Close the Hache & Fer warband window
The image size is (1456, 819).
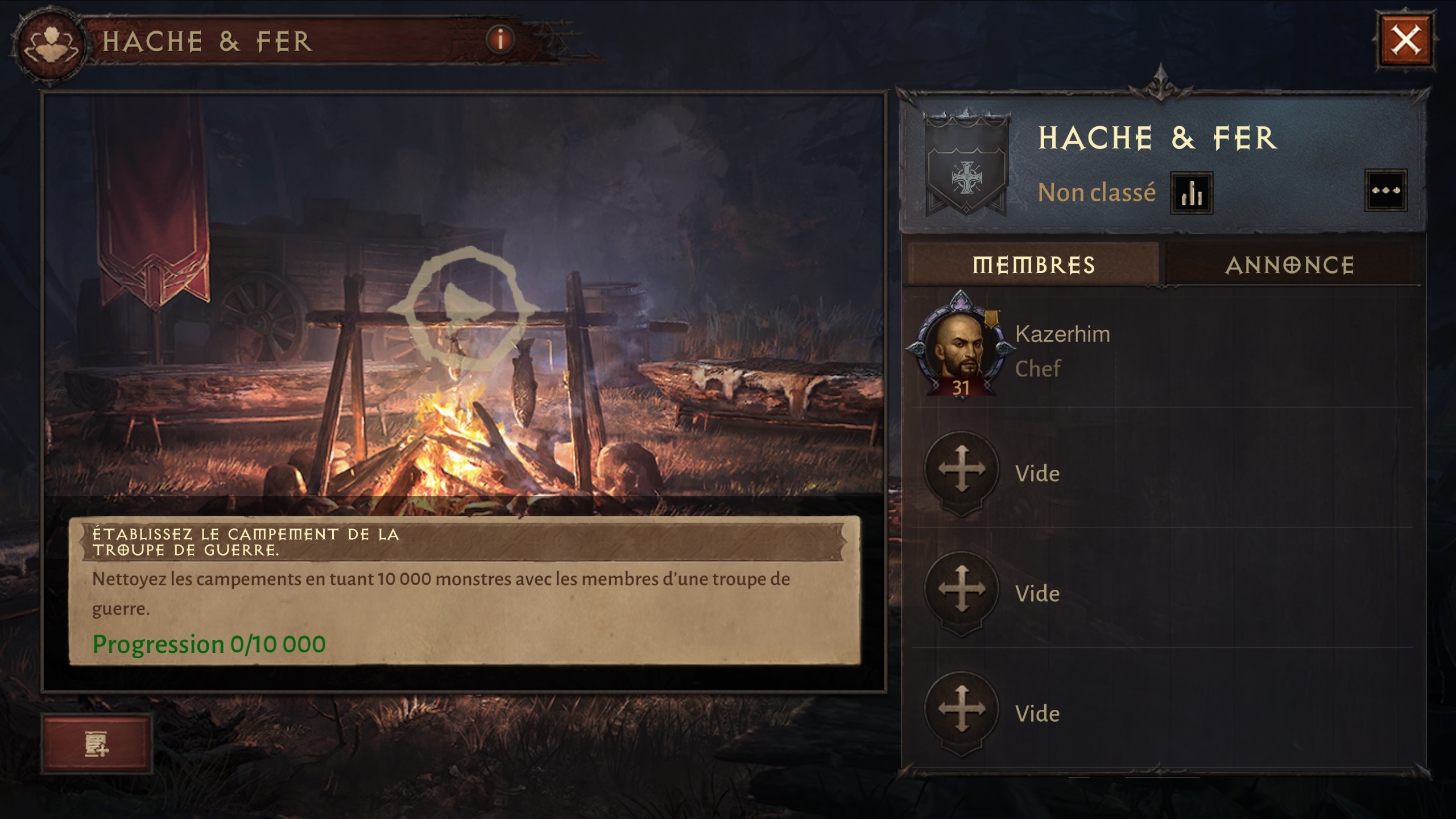click(1405, 41)
